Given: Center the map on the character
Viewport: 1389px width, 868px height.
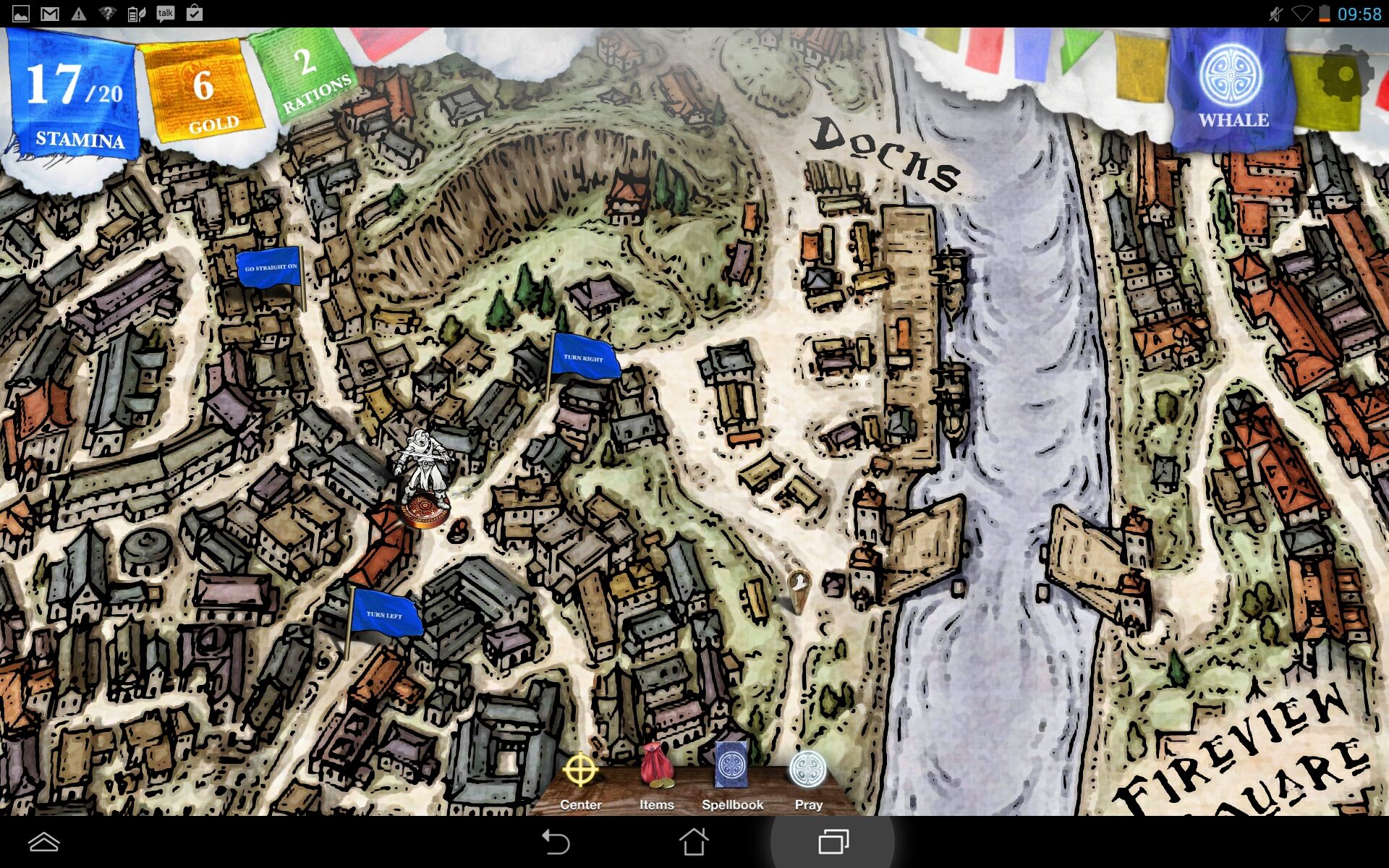Looking at the screenshot, I should (x=580, y=780).
